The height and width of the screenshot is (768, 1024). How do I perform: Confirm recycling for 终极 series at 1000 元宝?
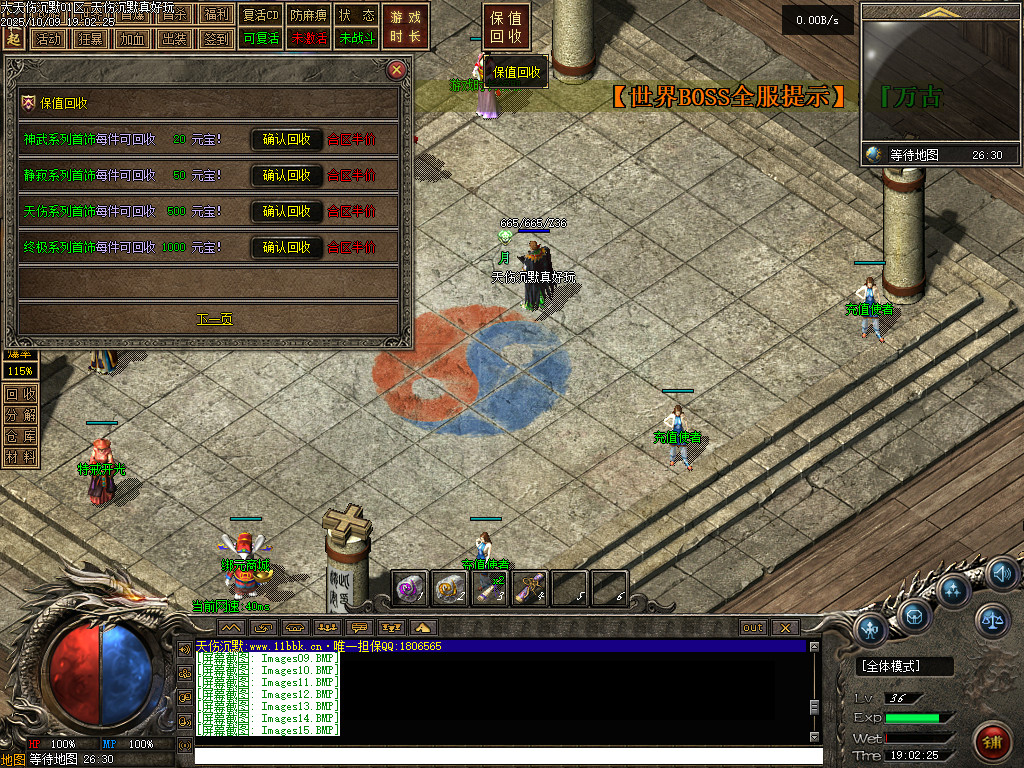click(x=286, y=247)
